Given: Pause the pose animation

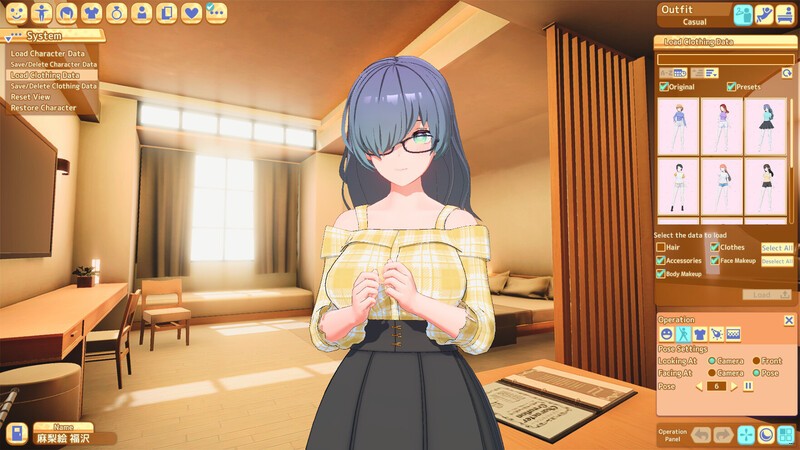Looking at the screenshot, I should tap(748, 386).
